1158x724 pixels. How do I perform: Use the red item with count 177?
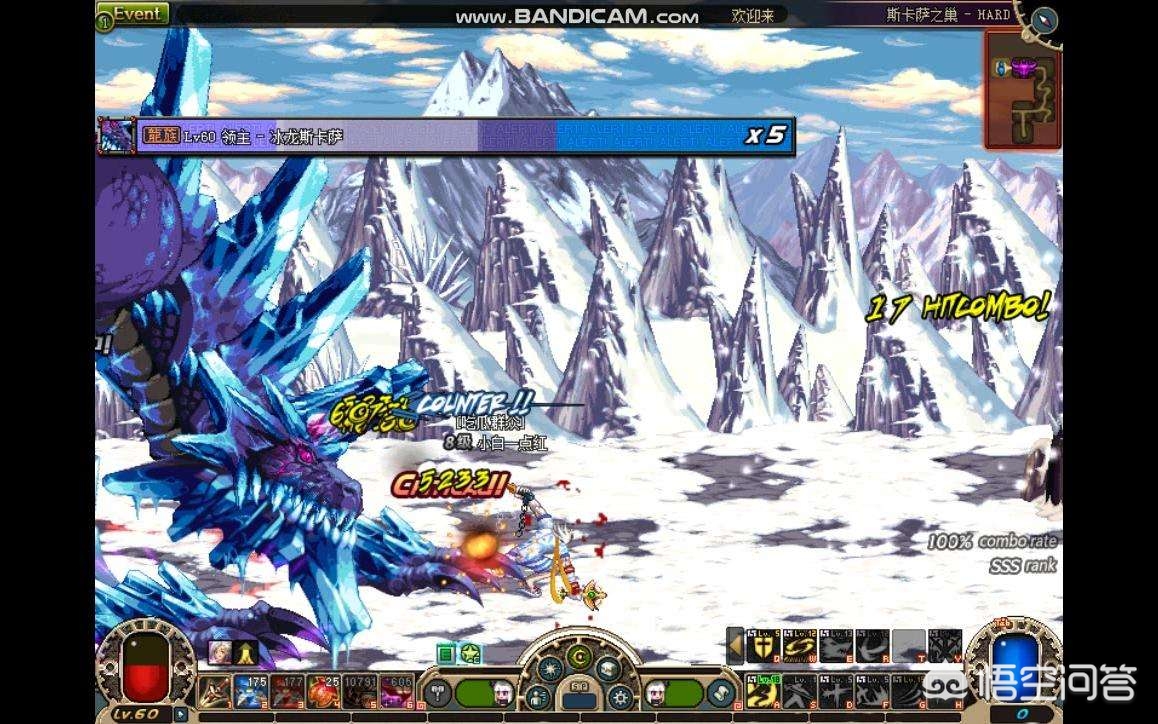pos(285,692)
